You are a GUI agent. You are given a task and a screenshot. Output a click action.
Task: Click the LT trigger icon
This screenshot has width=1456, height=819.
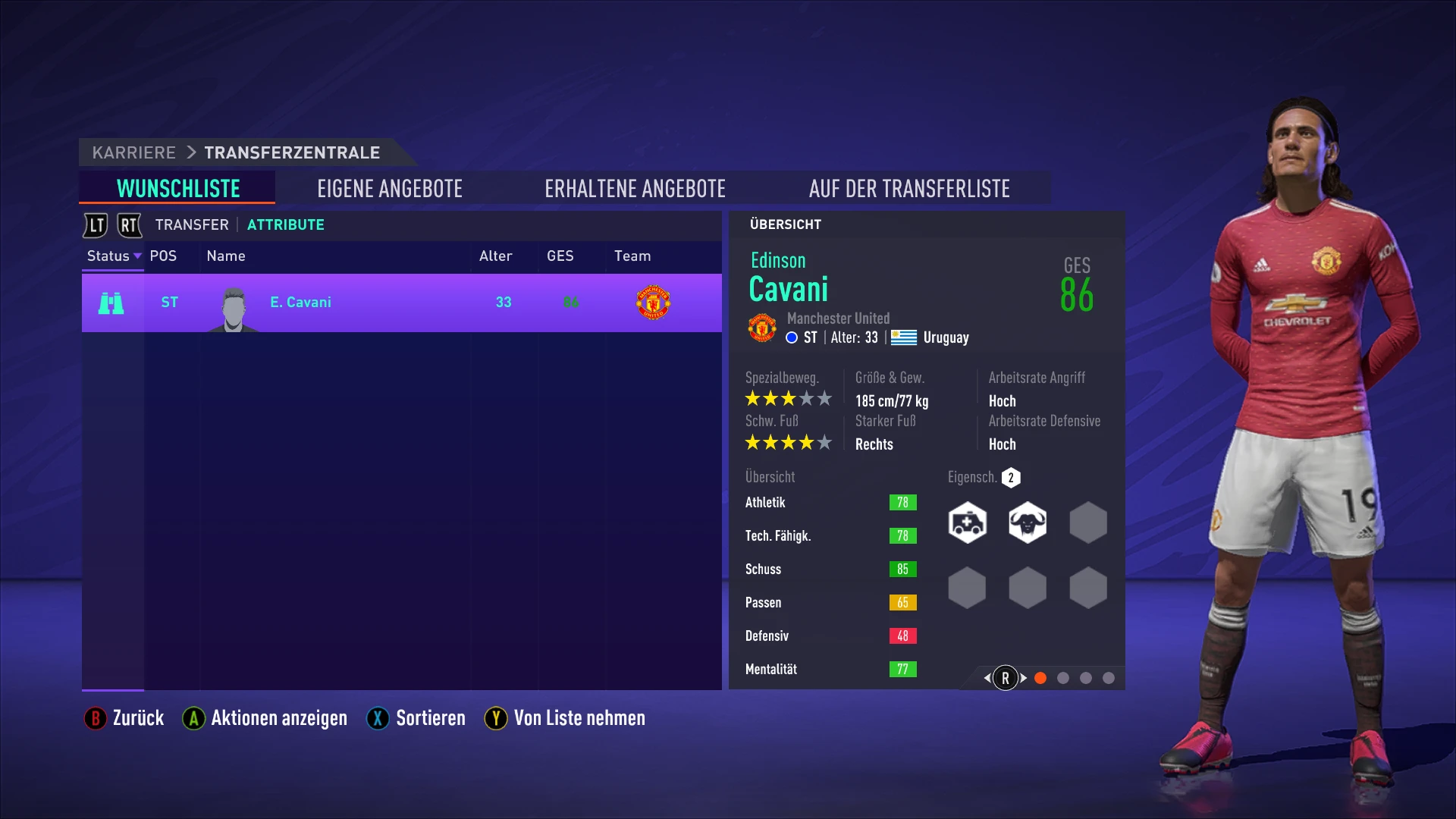point(95,225)
